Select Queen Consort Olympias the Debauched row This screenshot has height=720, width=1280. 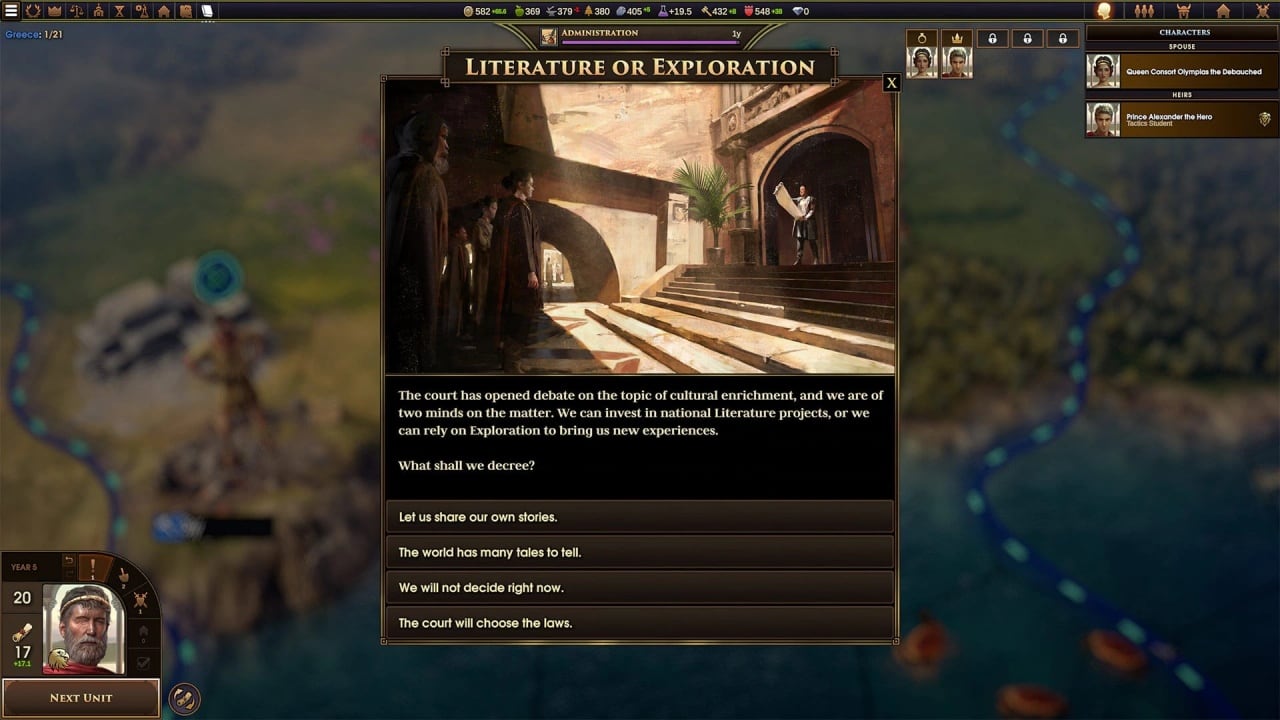(1180, 72)
